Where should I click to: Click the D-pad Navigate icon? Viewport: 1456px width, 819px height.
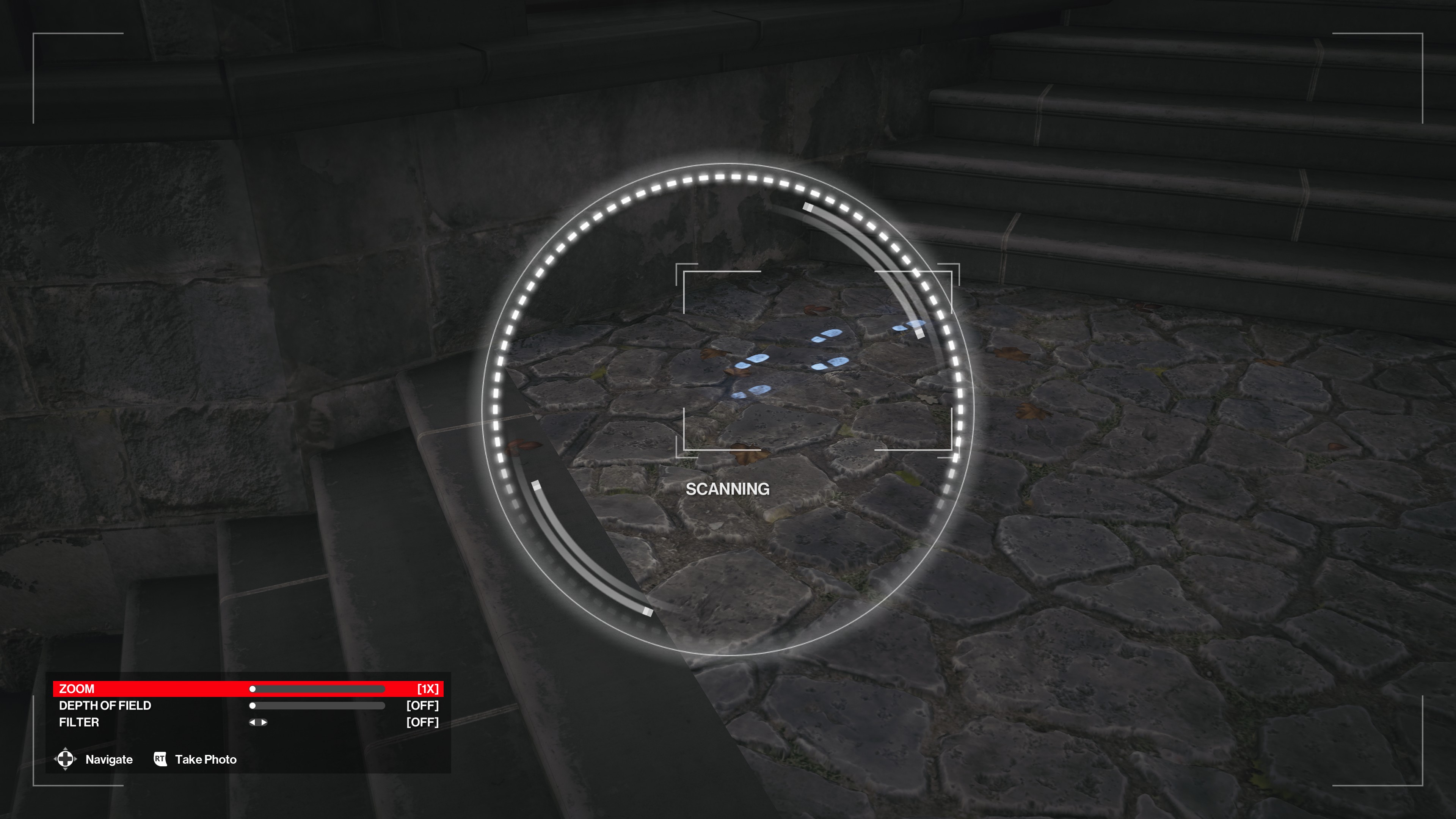click(66, 759)
